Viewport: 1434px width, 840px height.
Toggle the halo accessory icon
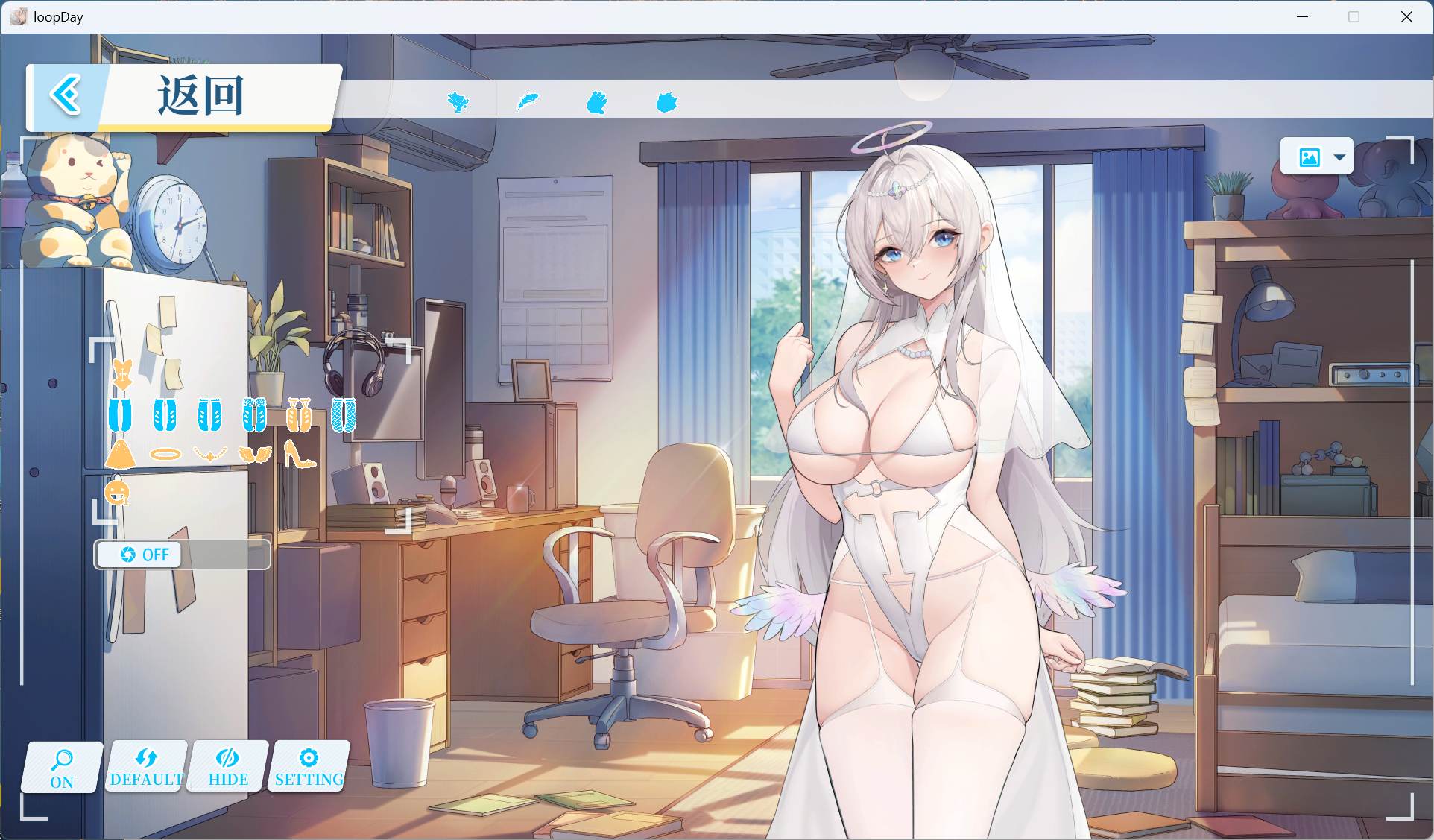[165, 453]
